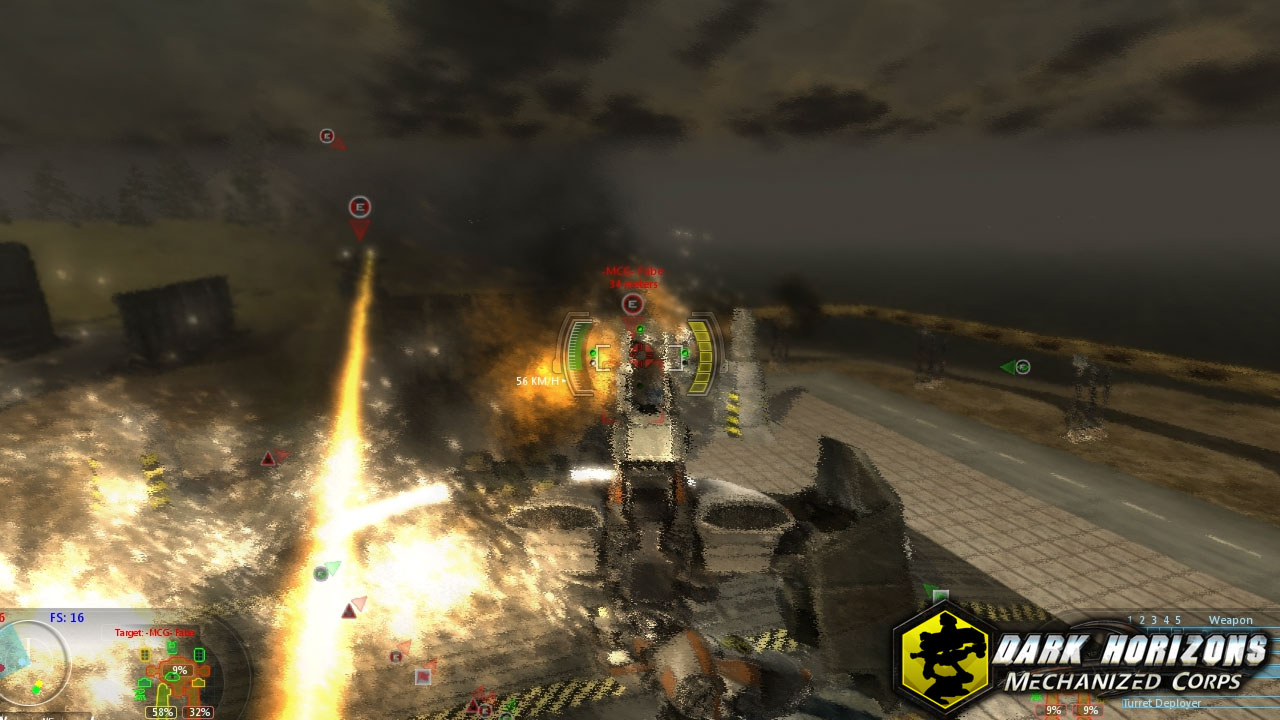Select the Weapon label tab
The height and width of the screenshot is (720, 1280).
1232,620
